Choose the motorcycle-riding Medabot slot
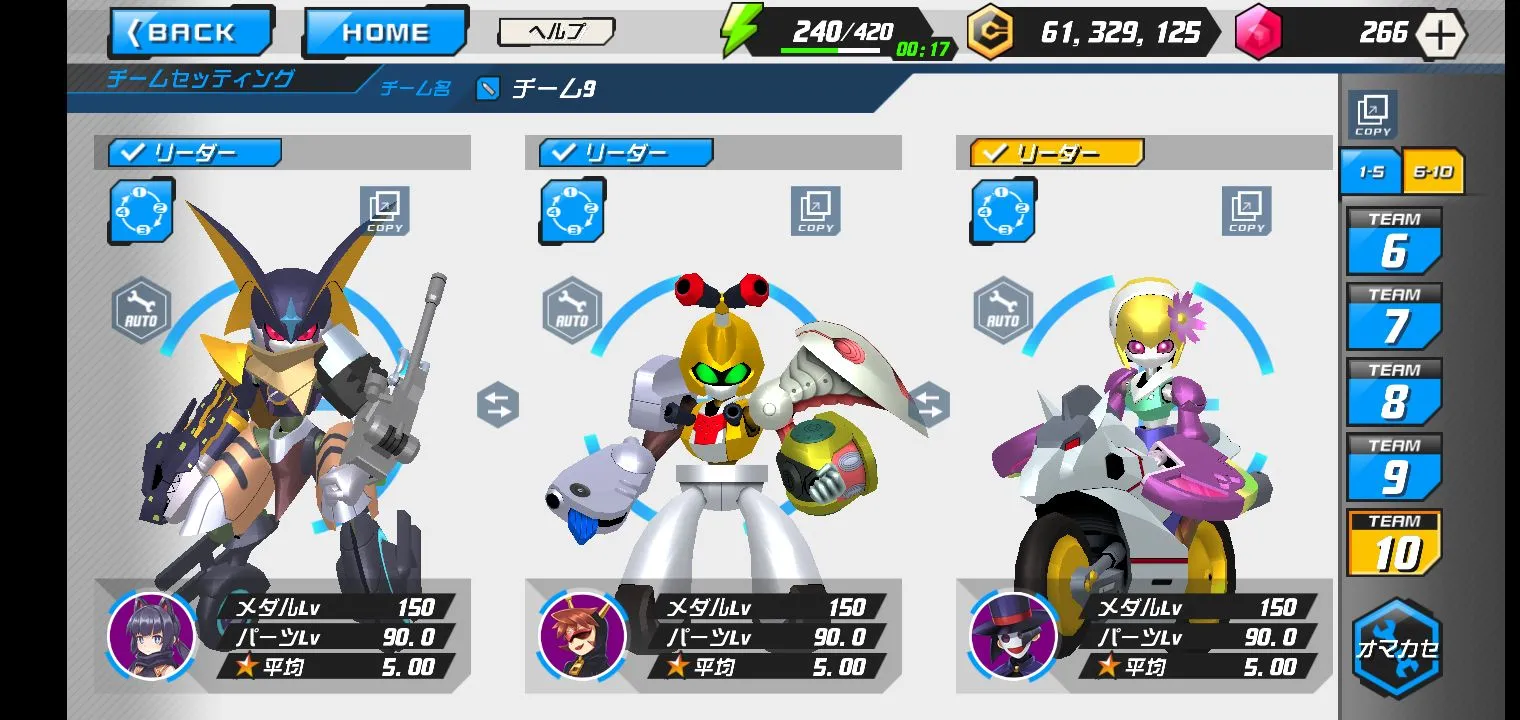Image resolution: width=1520 pixels, height=720 pixels. point(1130,440)
